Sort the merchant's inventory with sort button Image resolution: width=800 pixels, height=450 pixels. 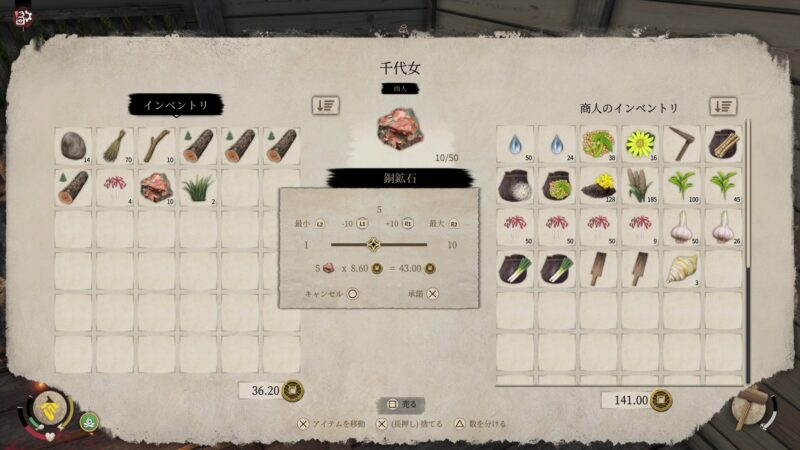point(723,106)
